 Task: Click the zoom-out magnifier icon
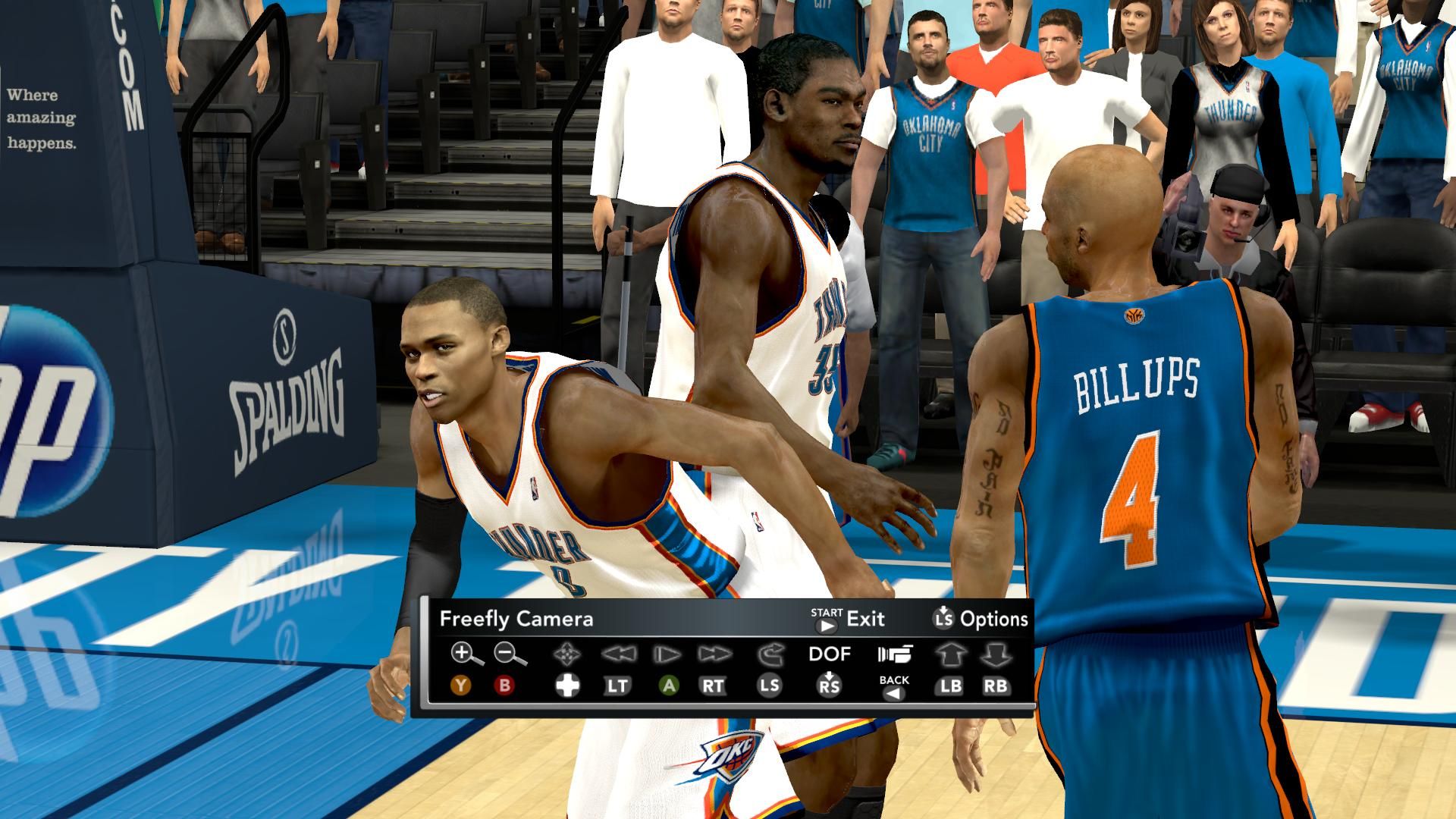click(509, 653)
